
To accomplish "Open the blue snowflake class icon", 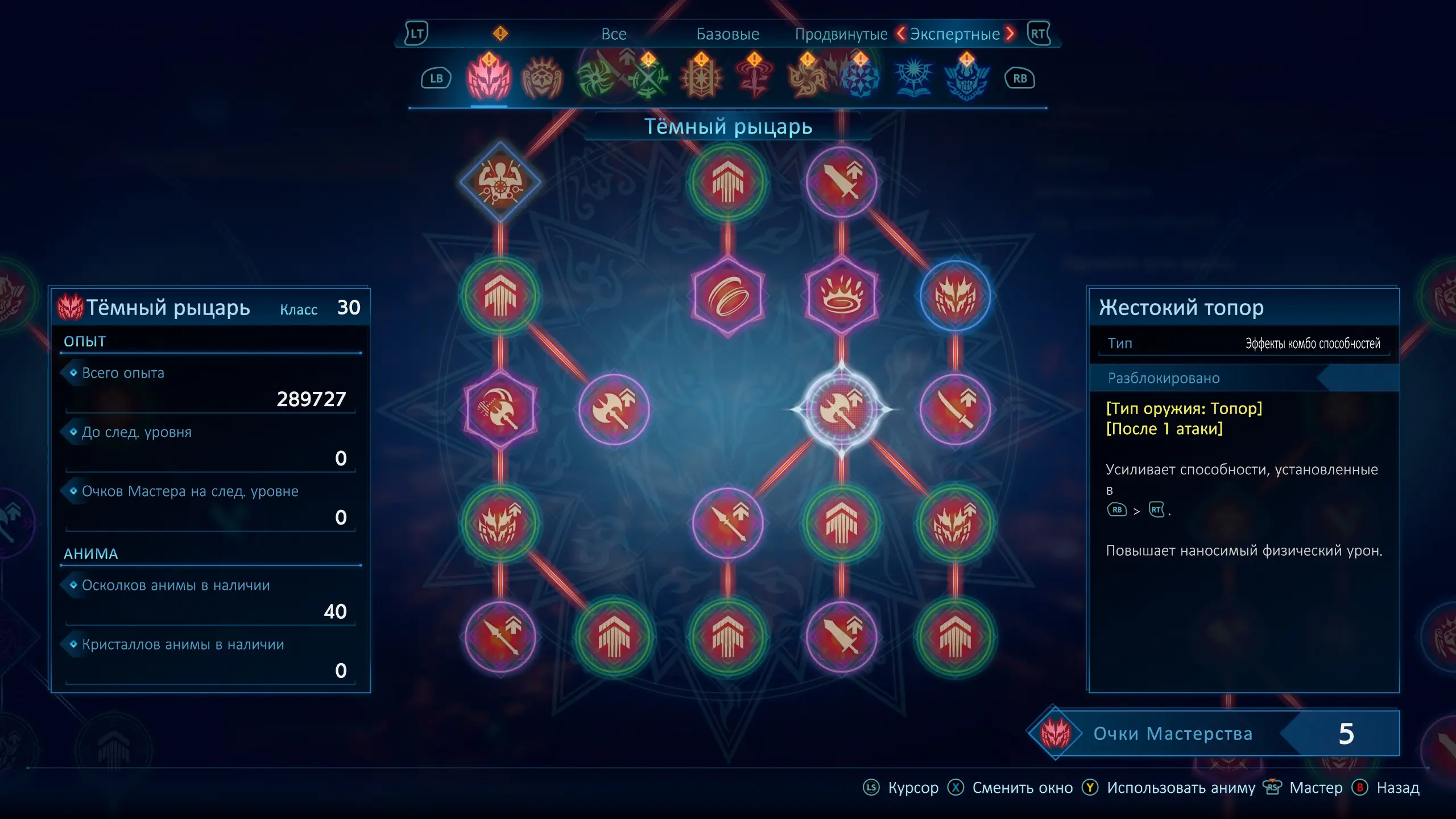I will 860,78.
